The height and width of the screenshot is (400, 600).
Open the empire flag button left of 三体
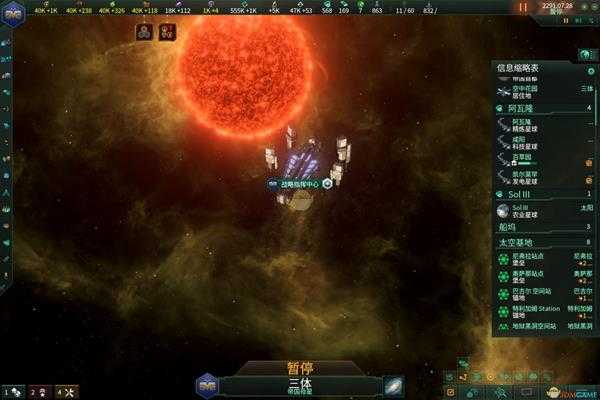pyautogui.click(x=207, y=385)
